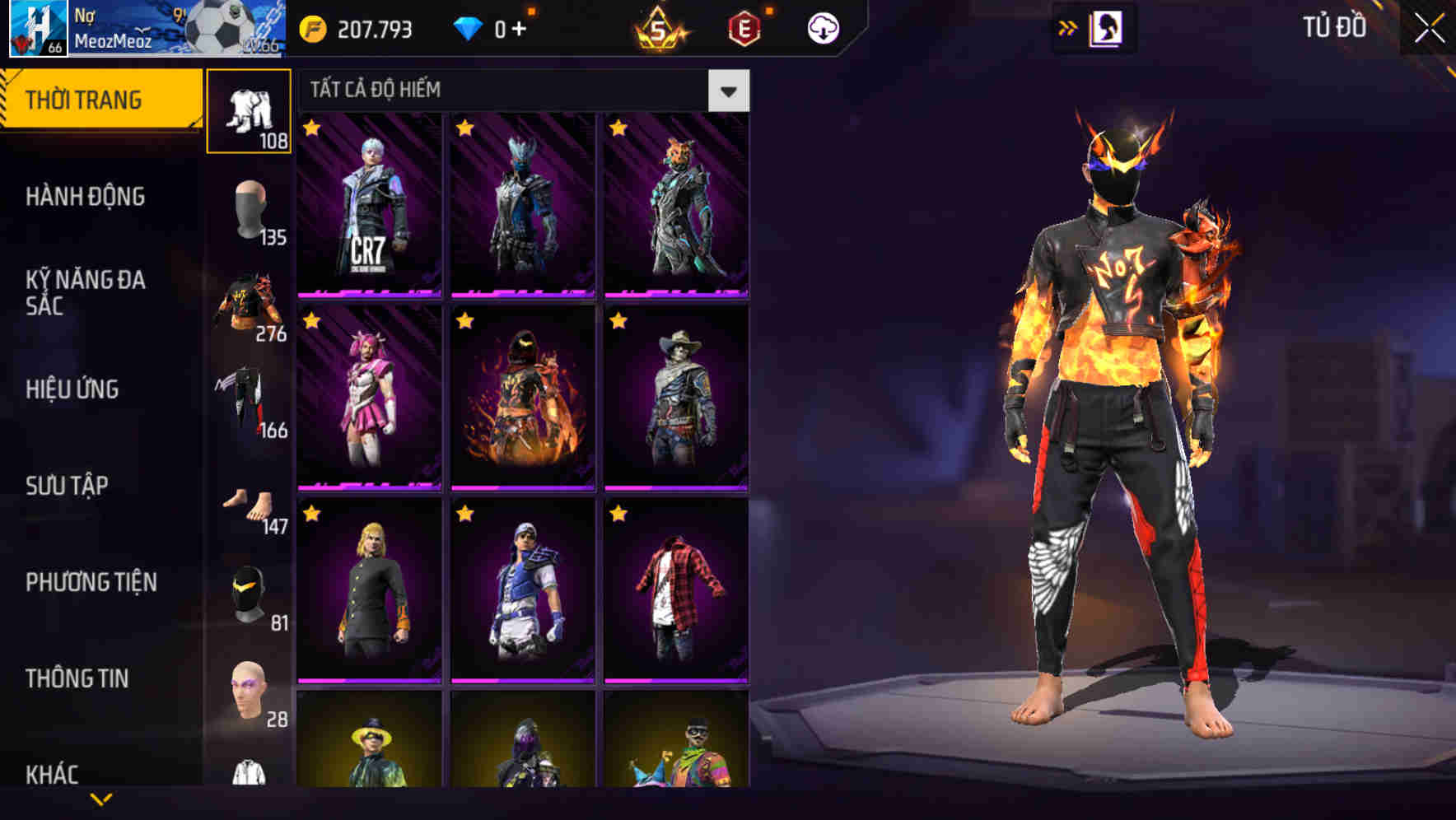
Task: Open the TẤT CẢ ĐỘ HIẾM rarity dropdown
Action: pyautogui.click(x=728, y=90)
